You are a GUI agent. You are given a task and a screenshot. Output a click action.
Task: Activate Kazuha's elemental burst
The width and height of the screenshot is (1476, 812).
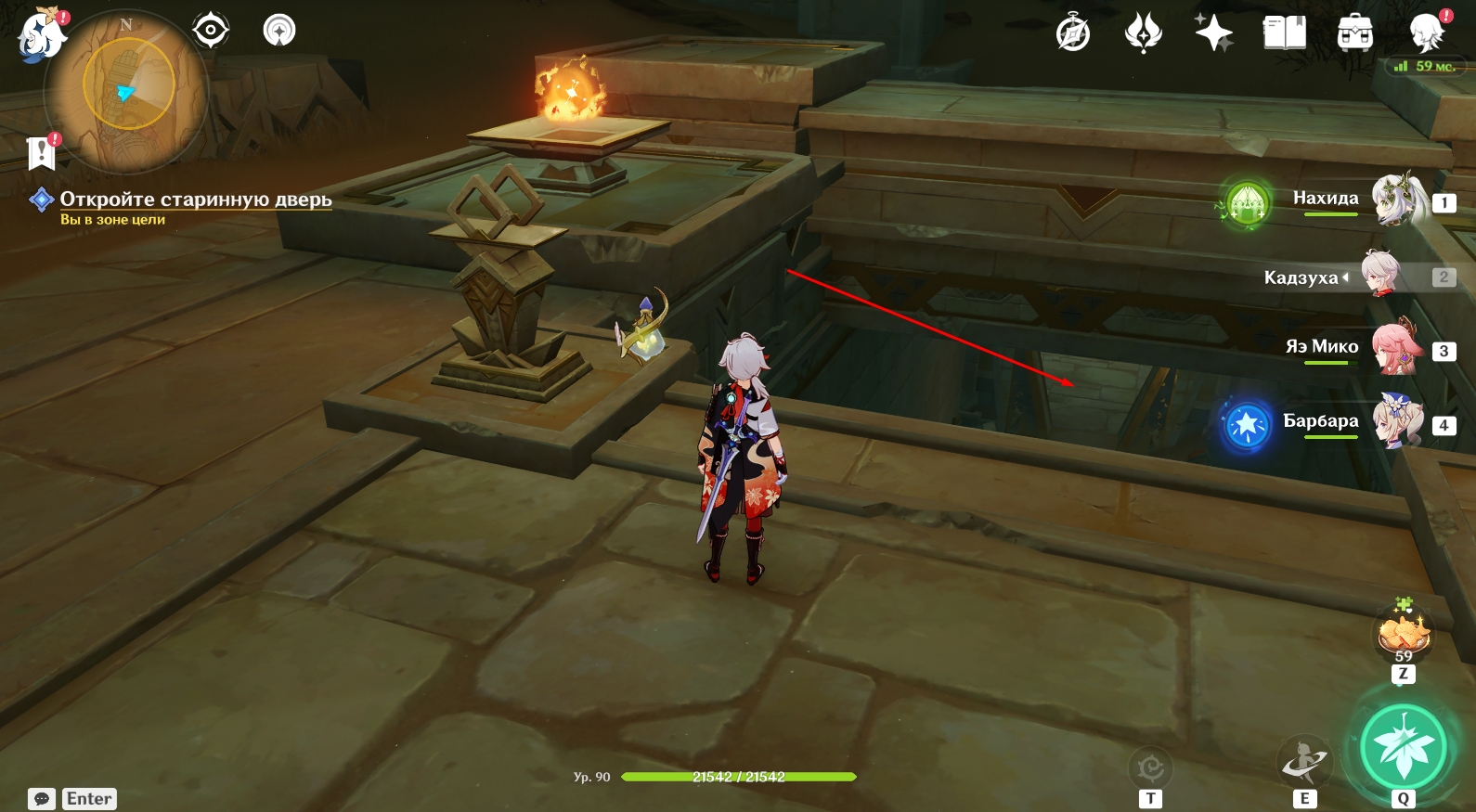pyautogui.click(x=1403, y=747)
